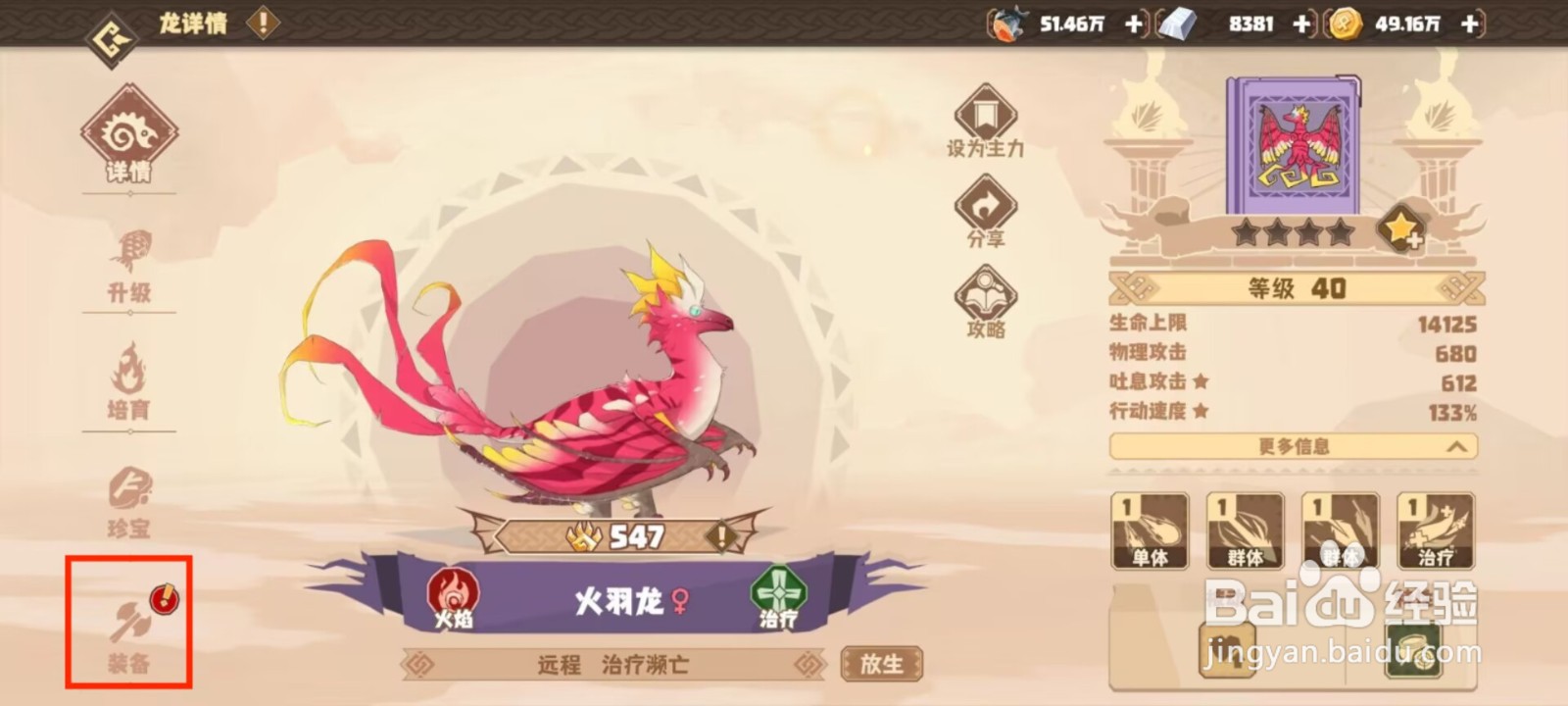Image resolution: width=1568 pixels, height=706 pixels.
Task: Expand details via the exclamation badge next to 547
Action: [x=721, y=535]
